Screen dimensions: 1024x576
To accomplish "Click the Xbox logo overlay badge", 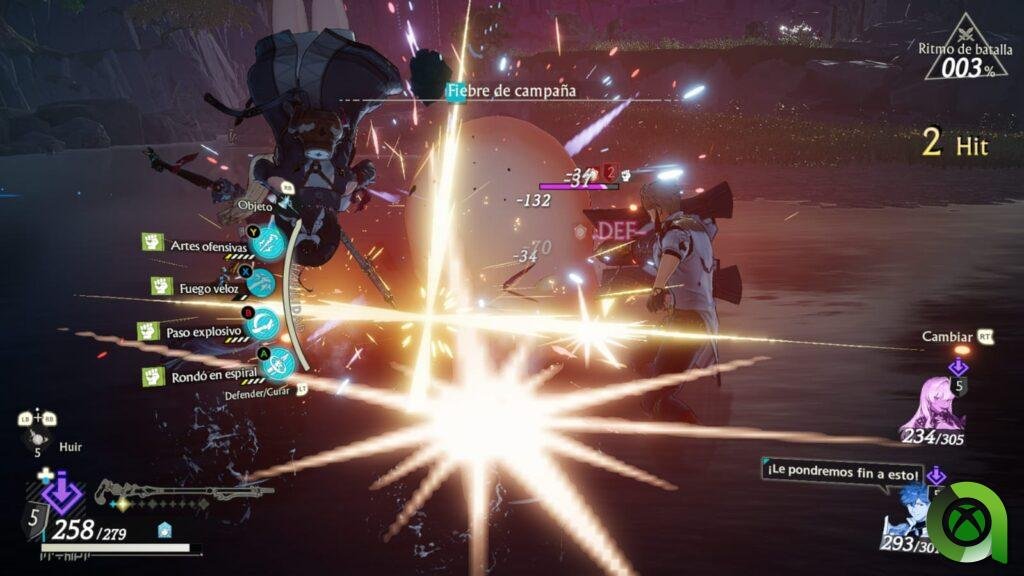I will [965, 520].
